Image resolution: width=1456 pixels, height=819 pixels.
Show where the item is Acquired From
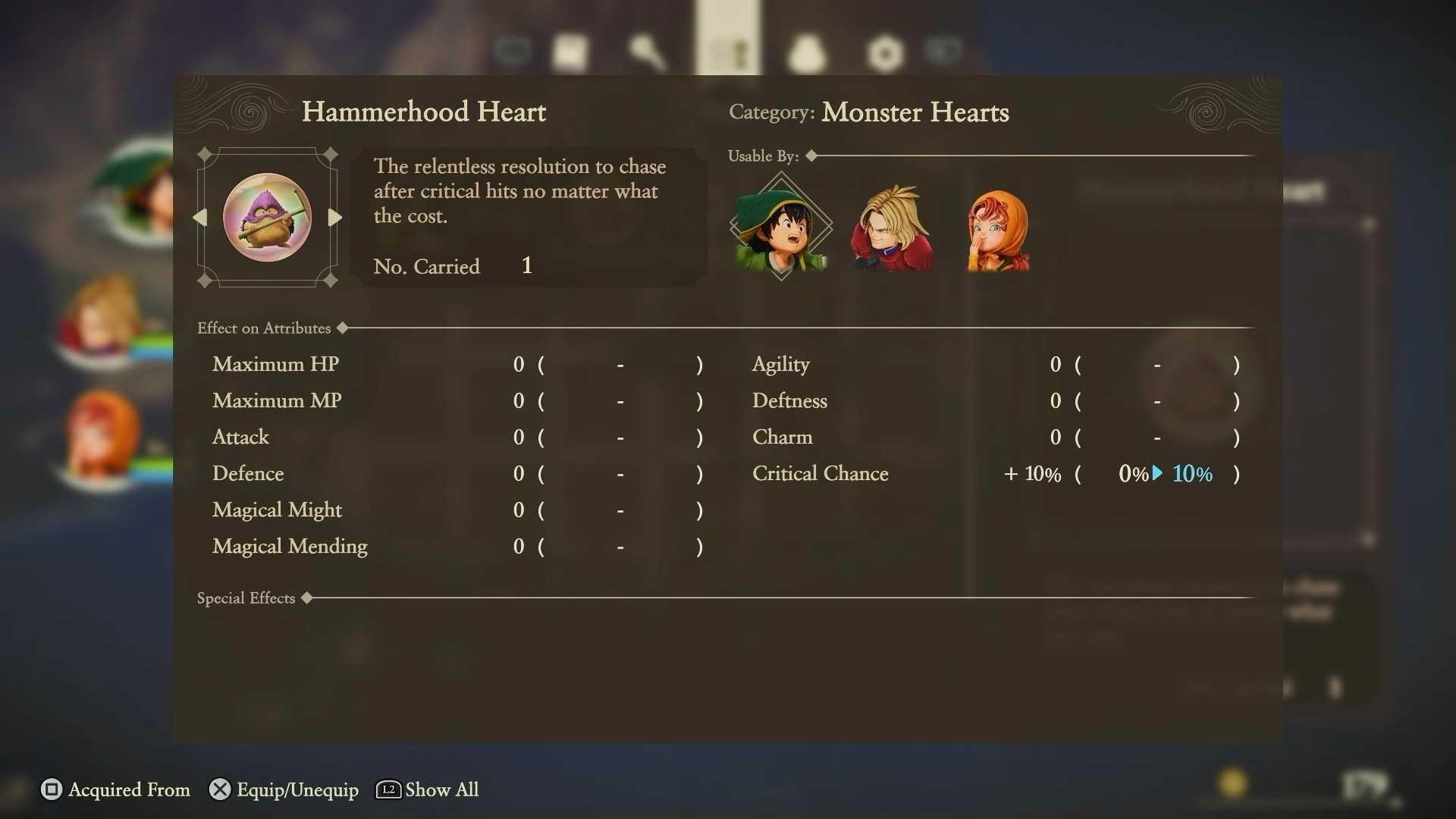[x=115, y=789]
